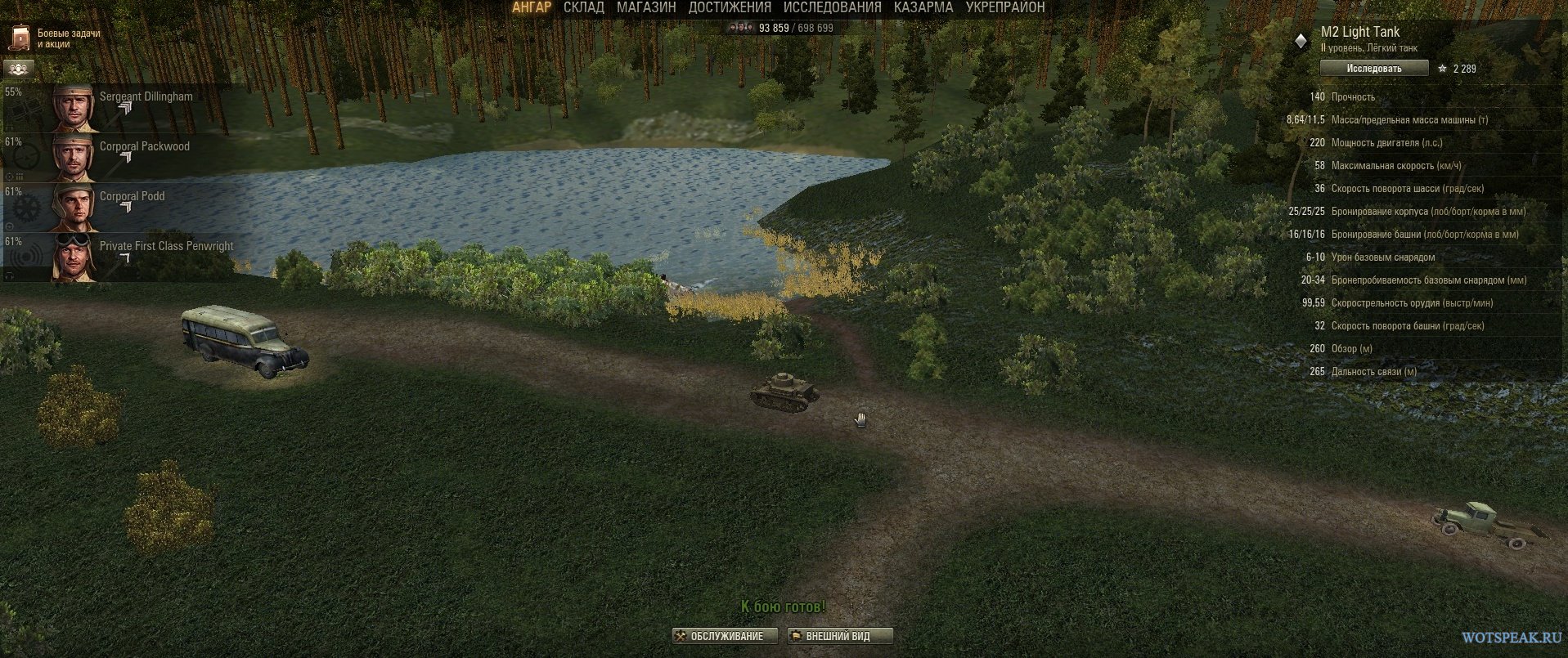The height and width of the screenshot is (658, 1568).
Task: Switch to the АНГАР tab
Action: click(532, 7)
